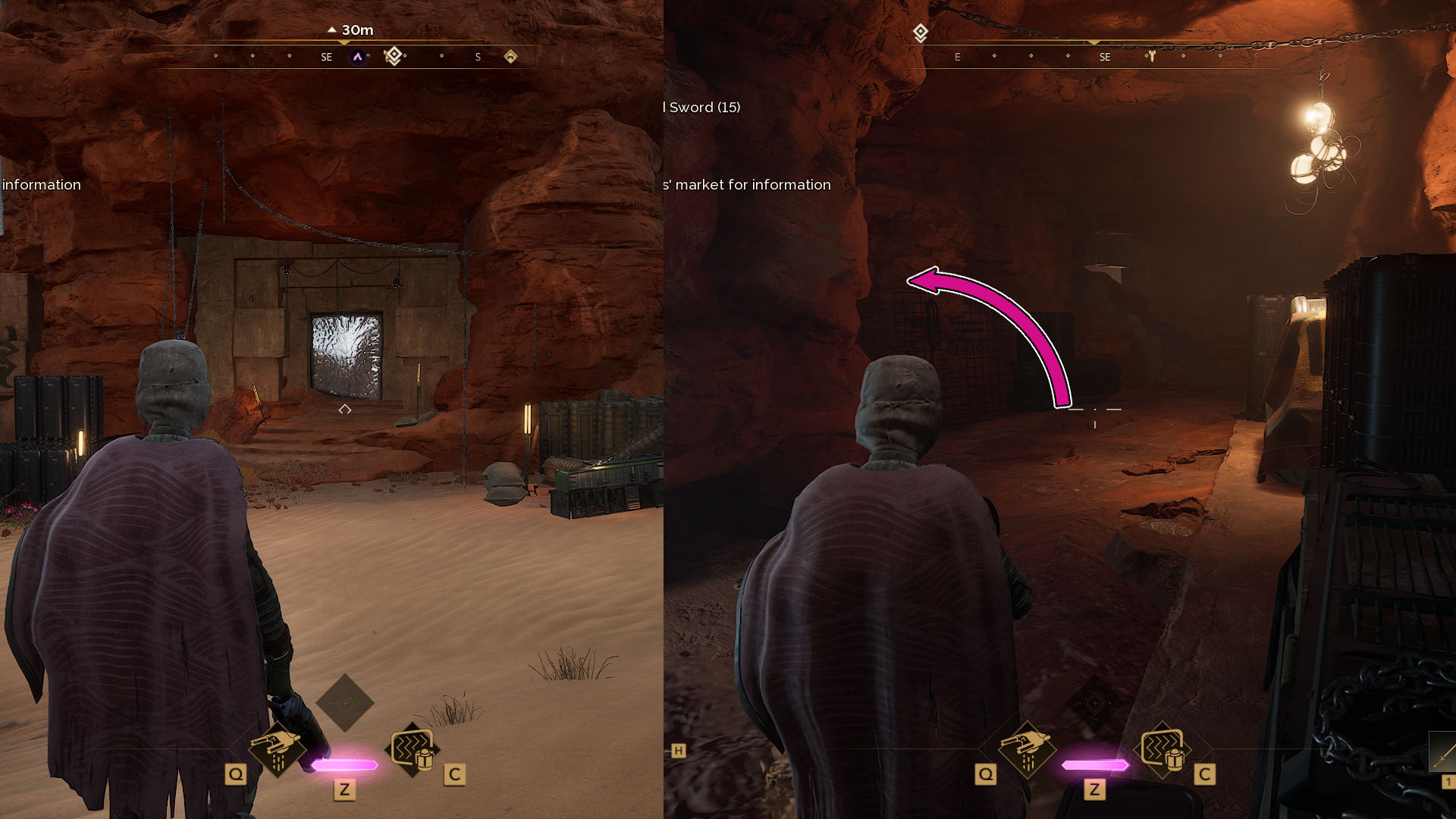This screenshot has width=1456, height=819.
Task: Select the tool-shaped marker beside SE on compass
Action: pos(1151,56)
